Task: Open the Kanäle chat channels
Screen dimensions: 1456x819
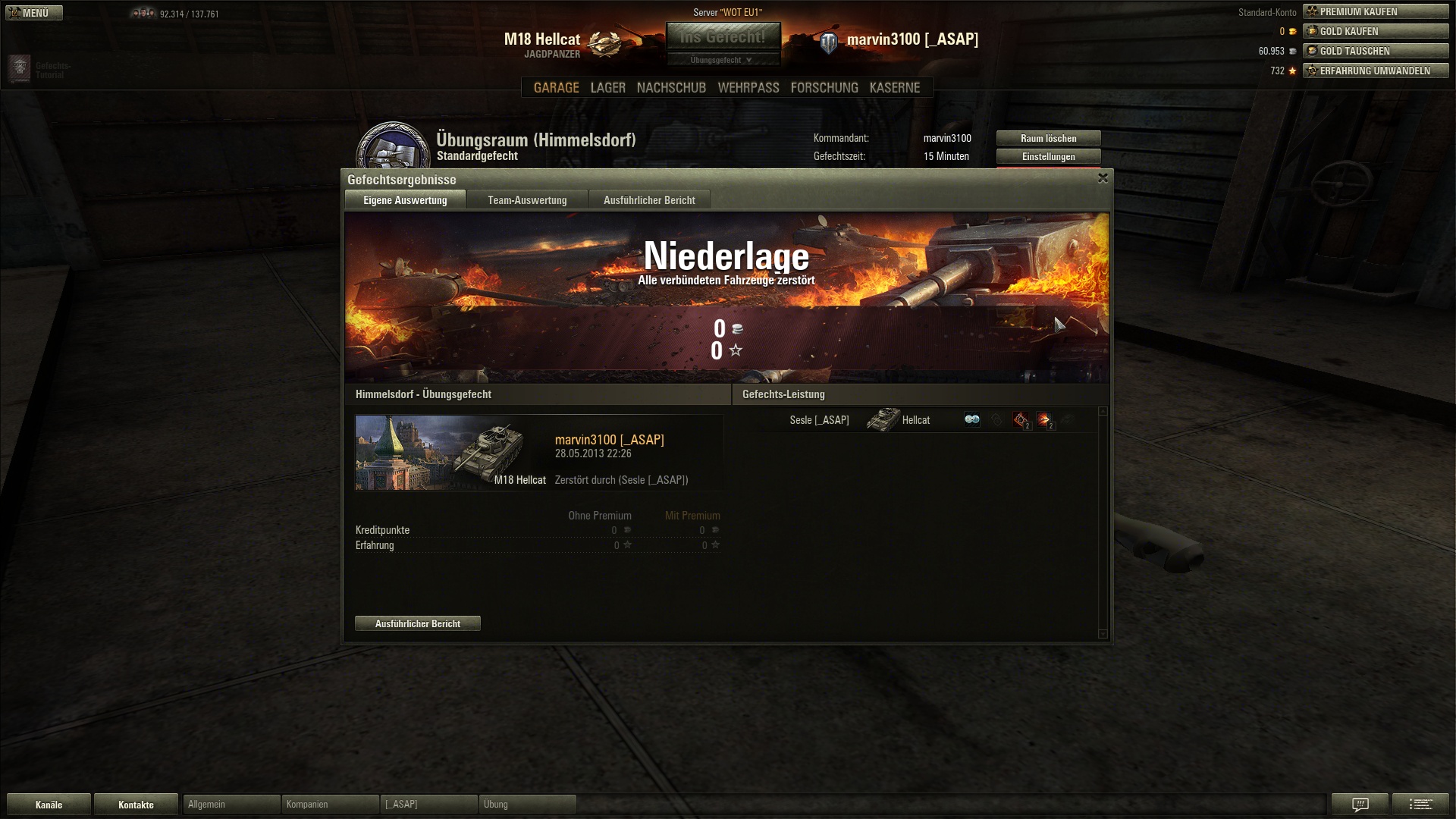Action: 49,805
